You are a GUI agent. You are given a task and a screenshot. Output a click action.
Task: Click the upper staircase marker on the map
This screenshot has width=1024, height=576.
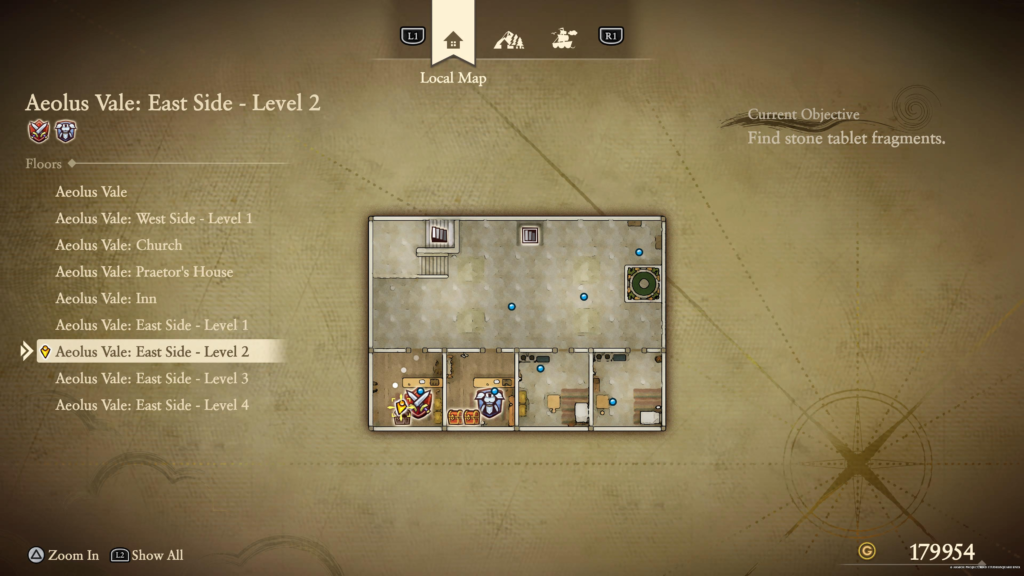pos(439,235)
